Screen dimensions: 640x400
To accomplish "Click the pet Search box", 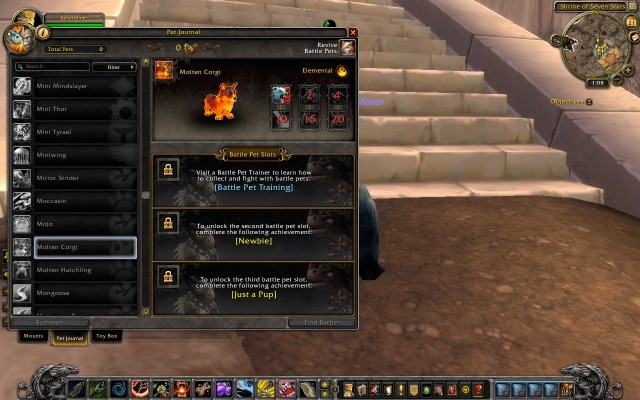I will point(52,67).
